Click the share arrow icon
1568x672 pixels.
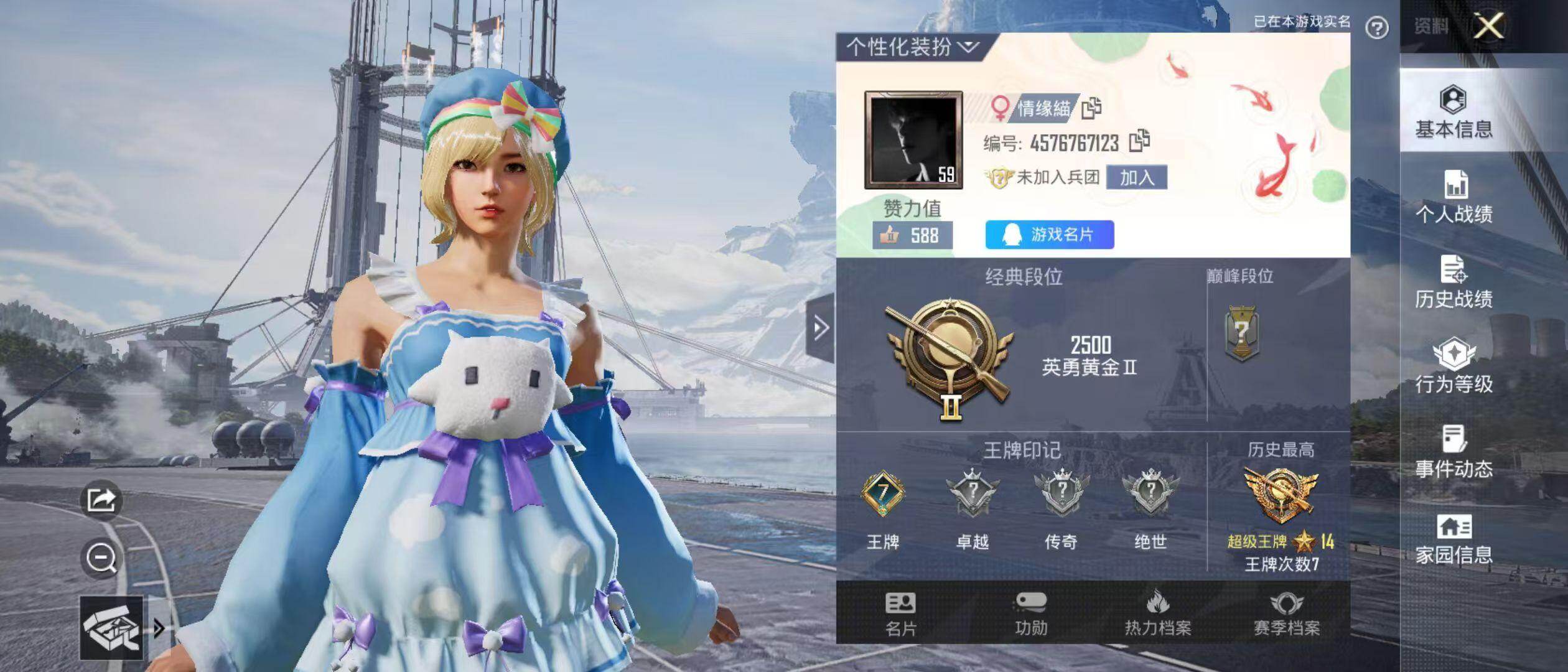(101, 499)
